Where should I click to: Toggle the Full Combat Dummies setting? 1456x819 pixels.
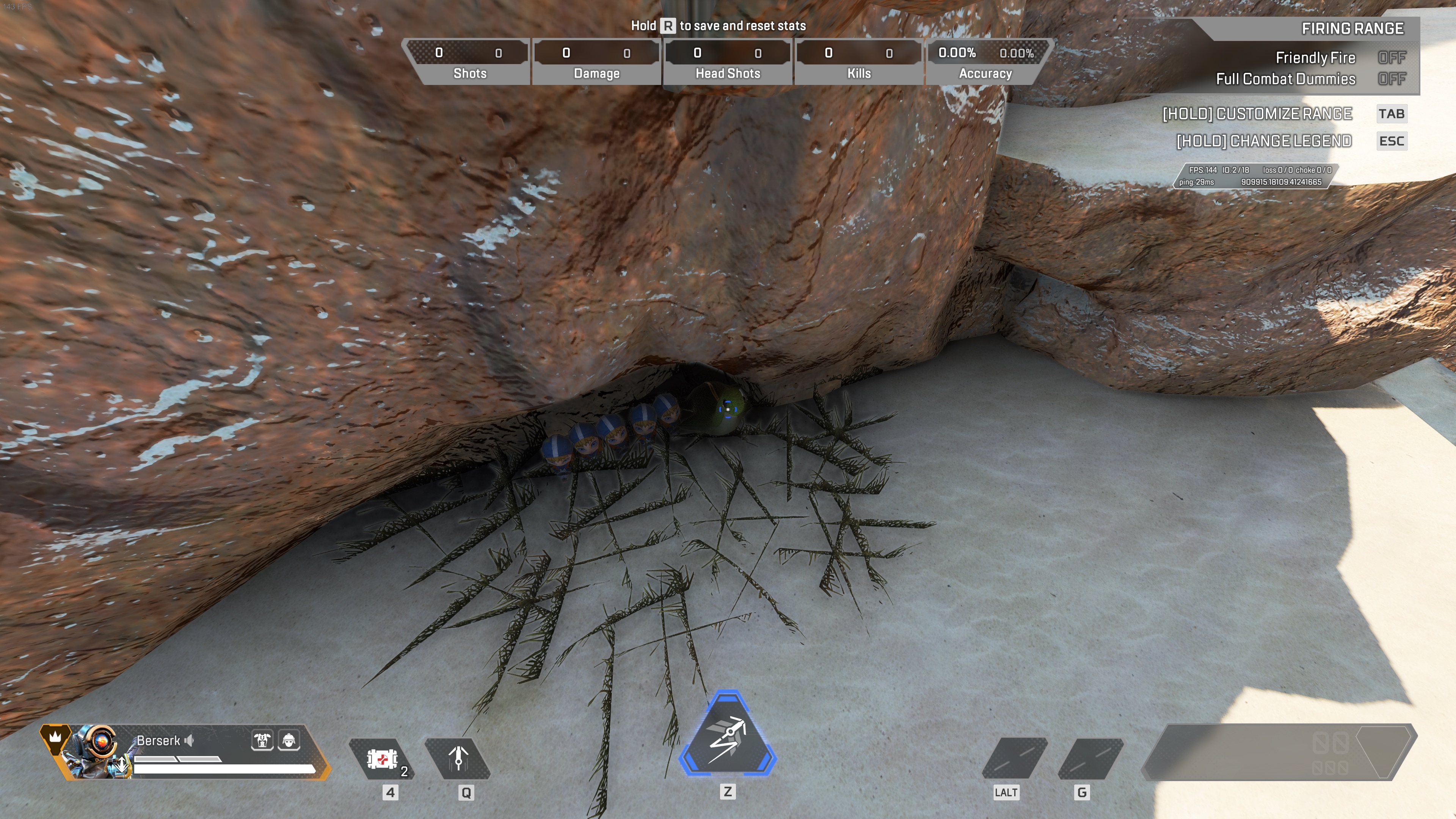click(x=1391, y=79)
